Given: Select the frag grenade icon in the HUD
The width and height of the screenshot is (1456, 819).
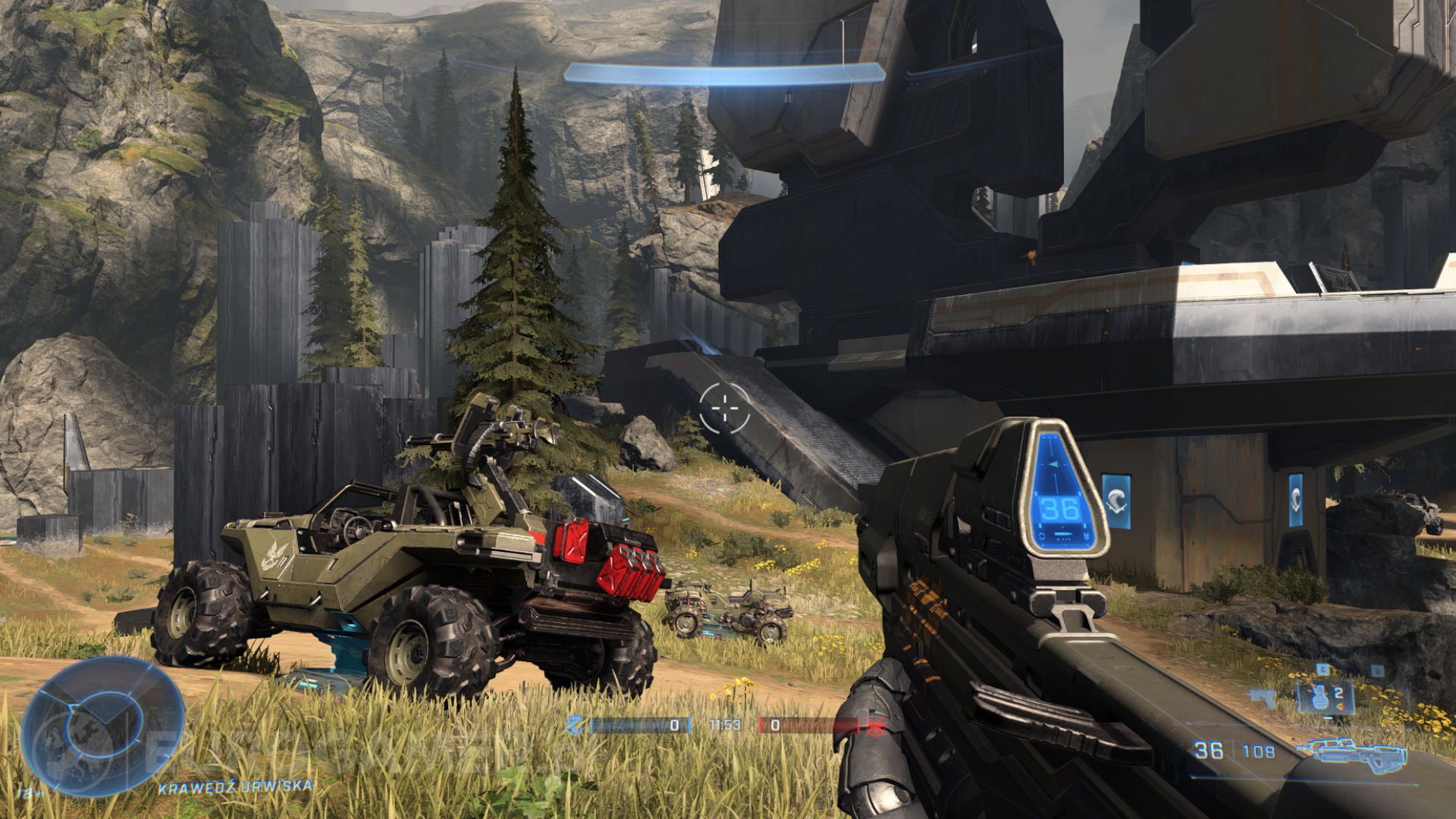Looking at the screenshot, I should coord(1321,698).
